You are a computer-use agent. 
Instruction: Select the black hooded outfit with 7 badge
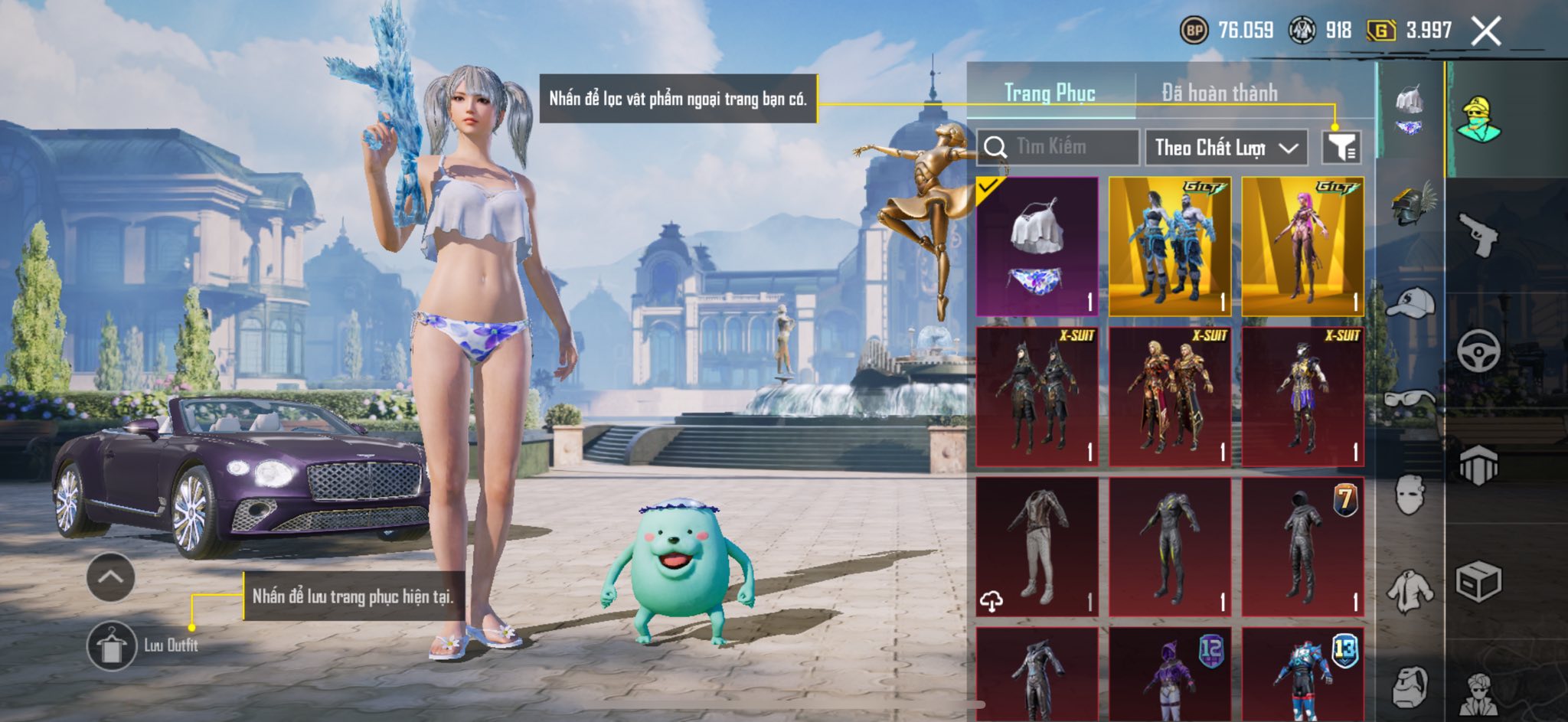click(1302, 547)
